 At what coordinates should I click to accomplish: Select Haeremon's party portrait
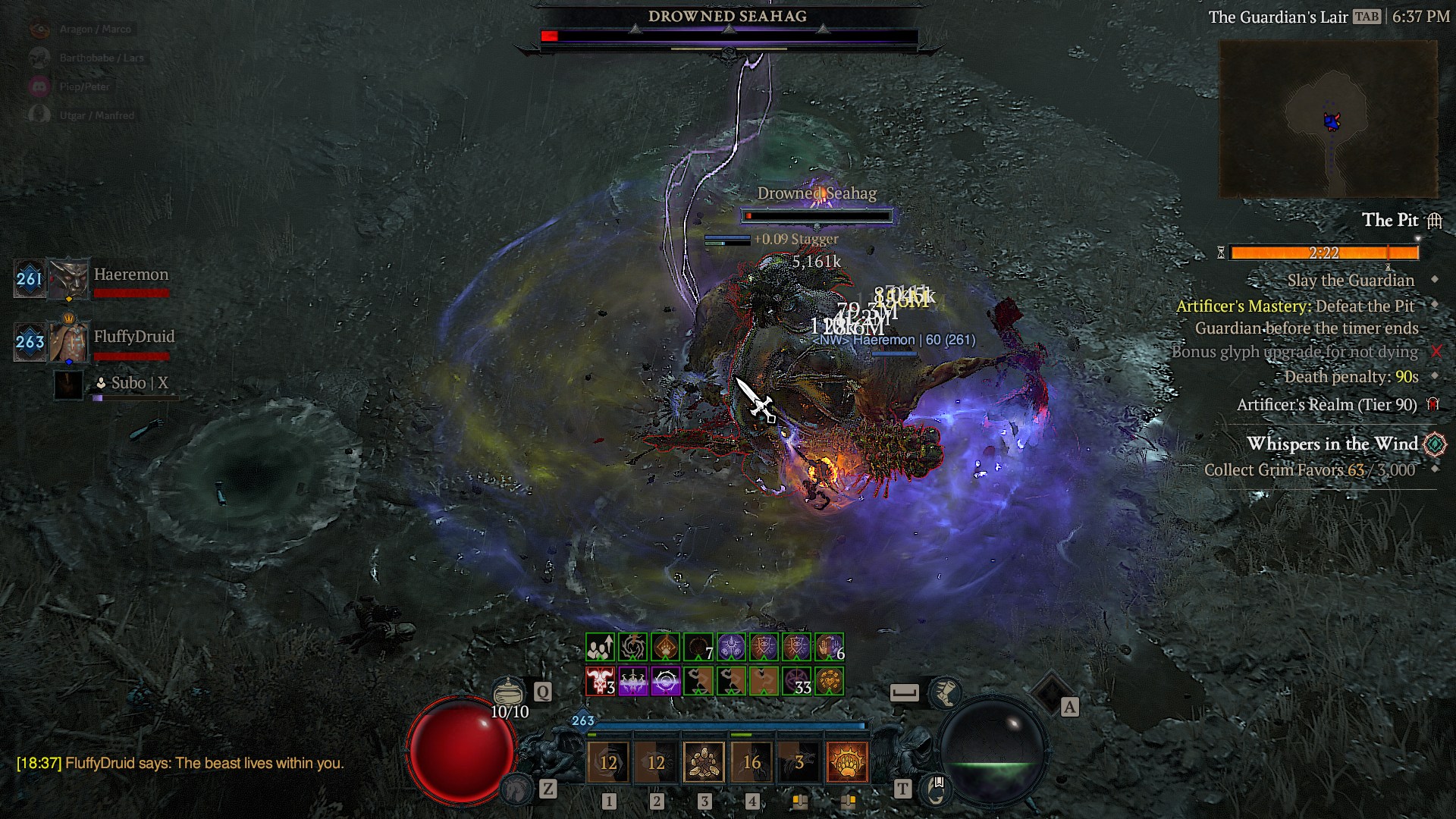pos(68,279)
